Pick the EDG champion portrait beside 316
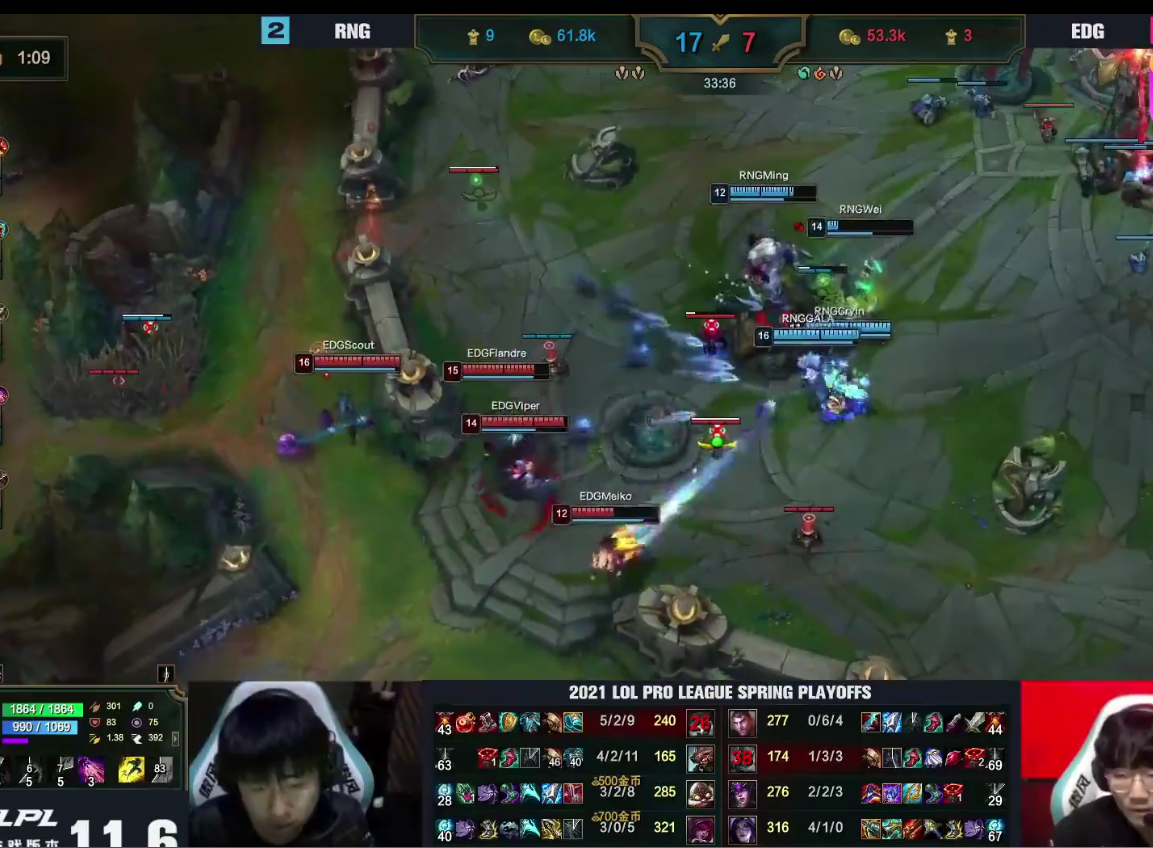The width and height of the screenshot is (1153, 848). (x=742, y=828)
